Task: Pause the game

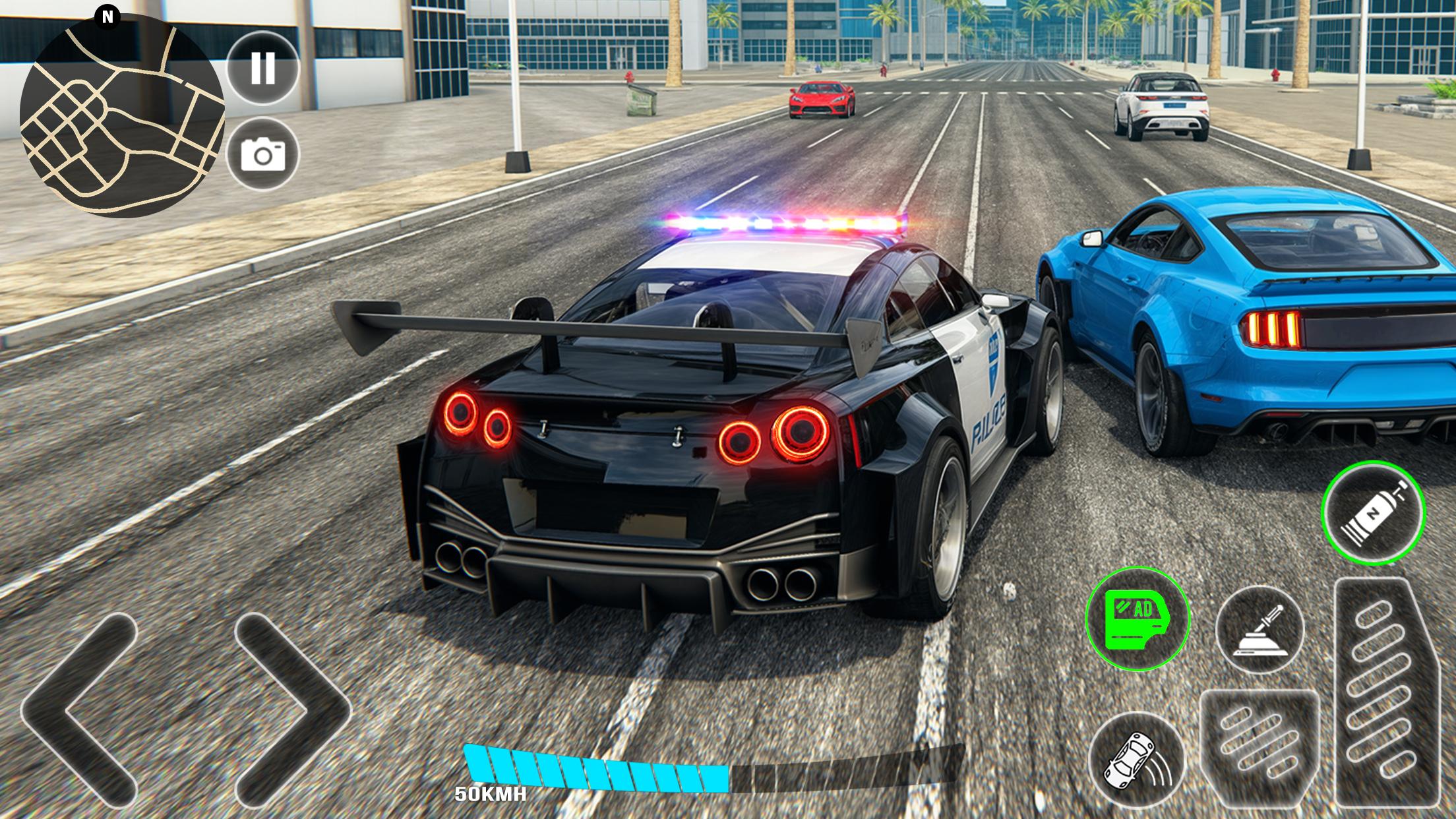Action: tap(262, 68)
